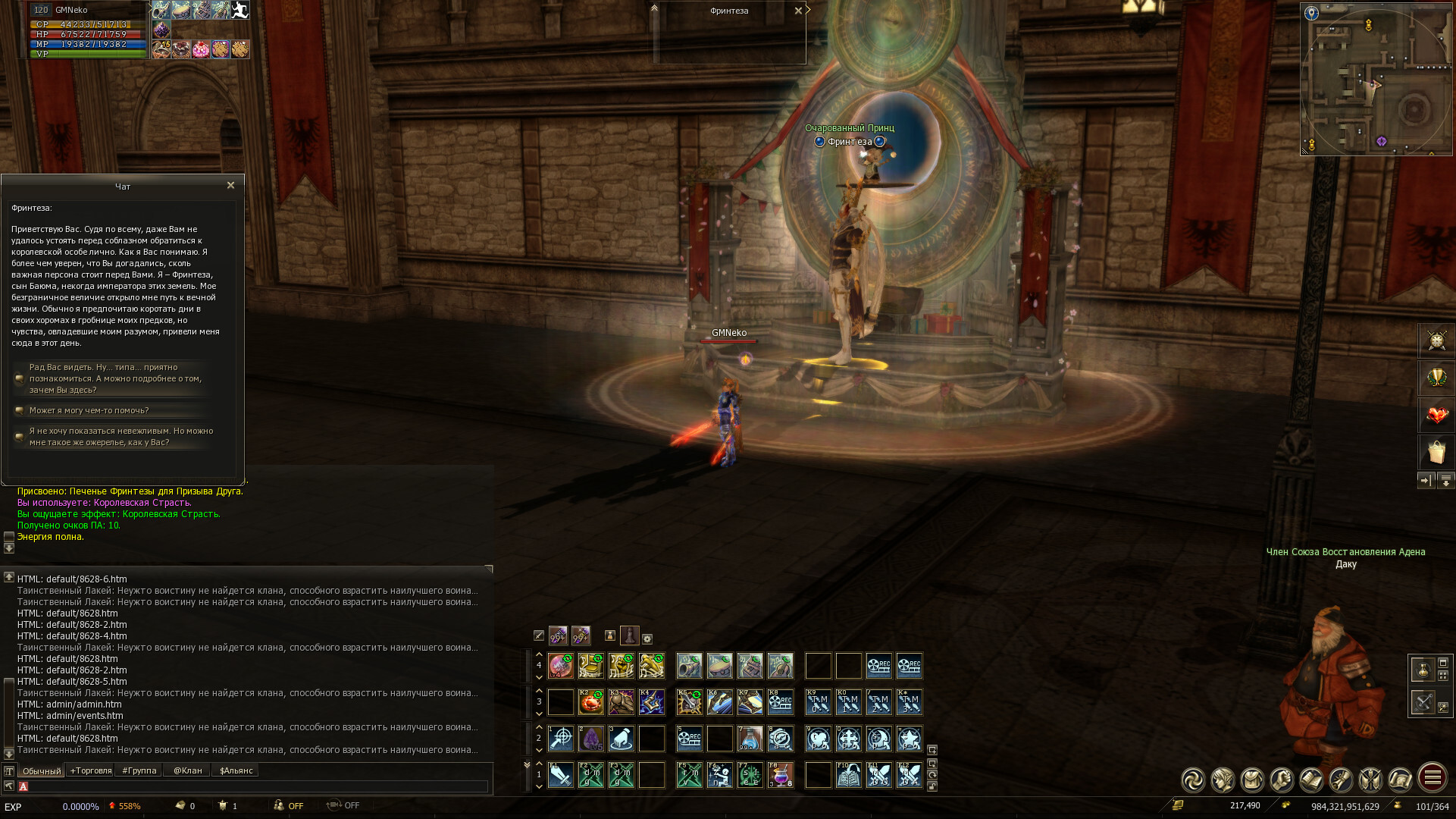Select the reply 'Может я могу чем-то помочь?'
The image size is (1456, 819).
(x=89, y=410)
